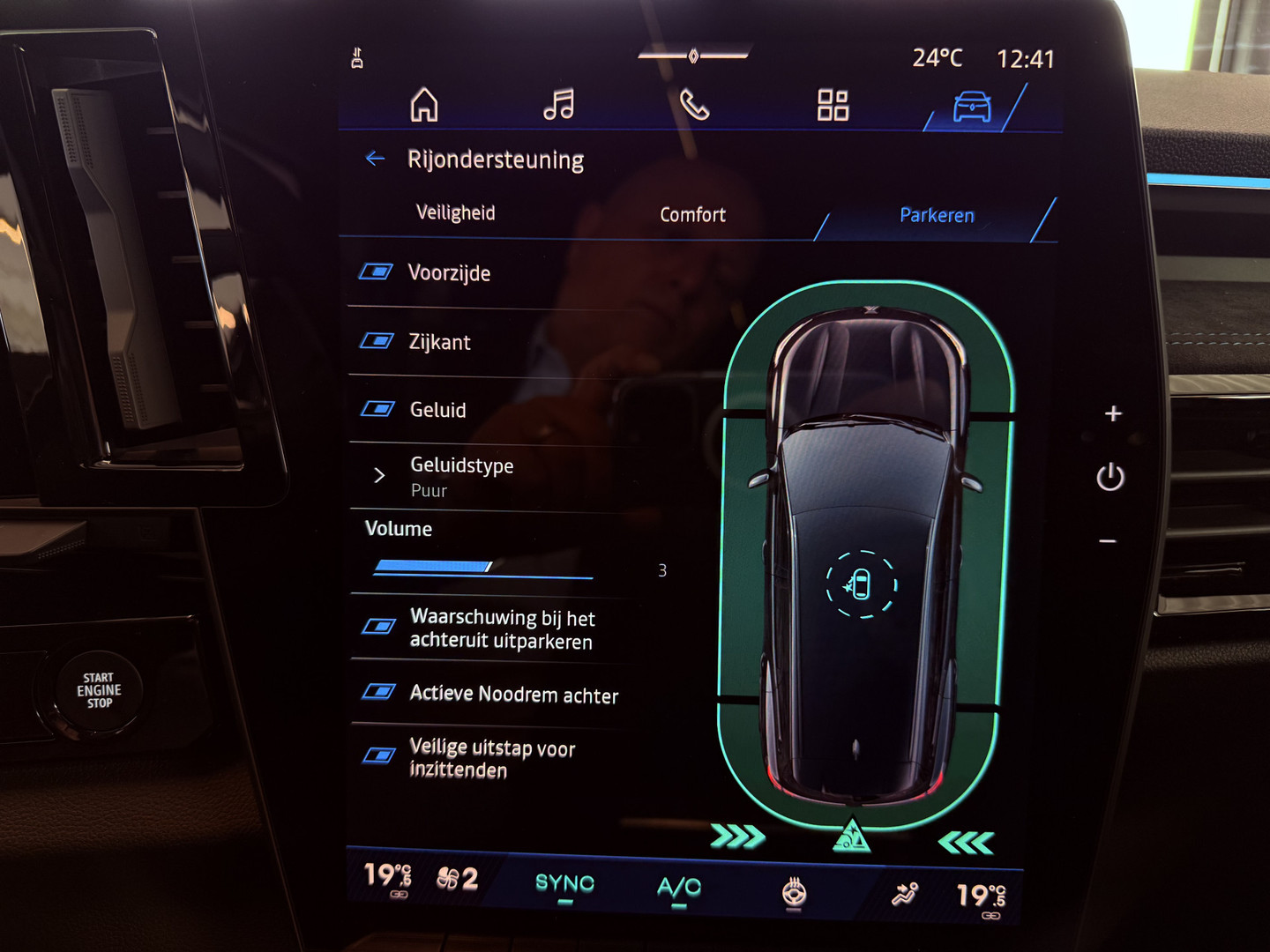Screen dimensions: 1270x952
Task: Turn off Veilige uitstap voor inzittenden
Action: tap(378, 755)
